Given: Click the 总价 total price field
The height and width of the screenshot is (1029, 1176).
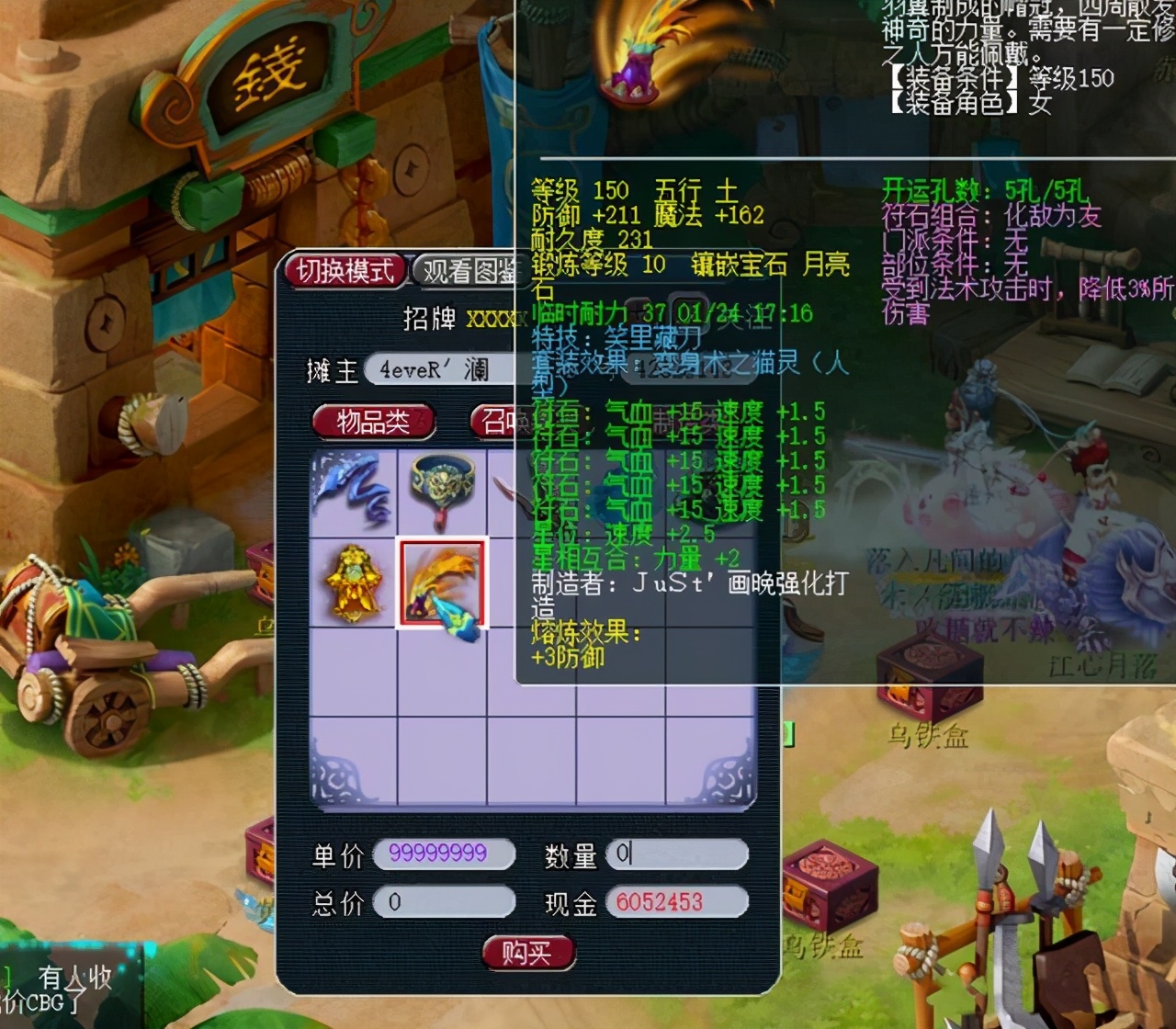Looking at the screenshot, I should click(444, 903).
